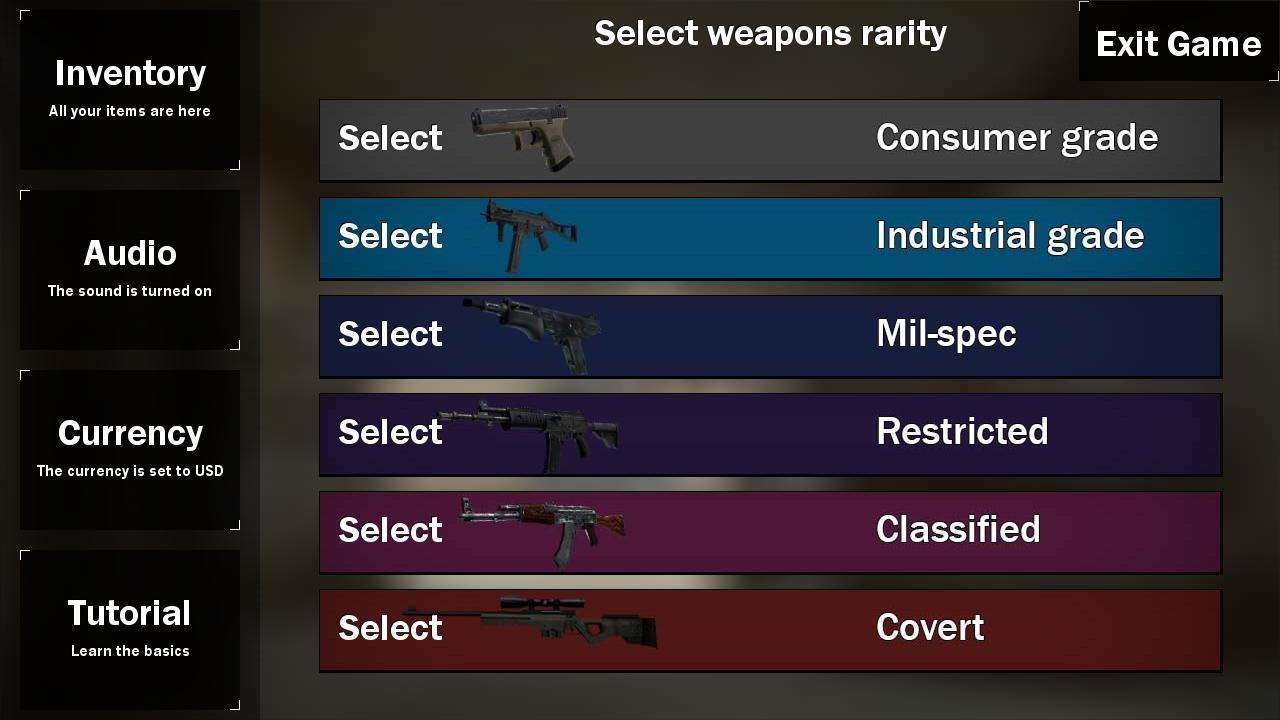
Task: Click the Restricted row Select label
Action: pos(390,432)
